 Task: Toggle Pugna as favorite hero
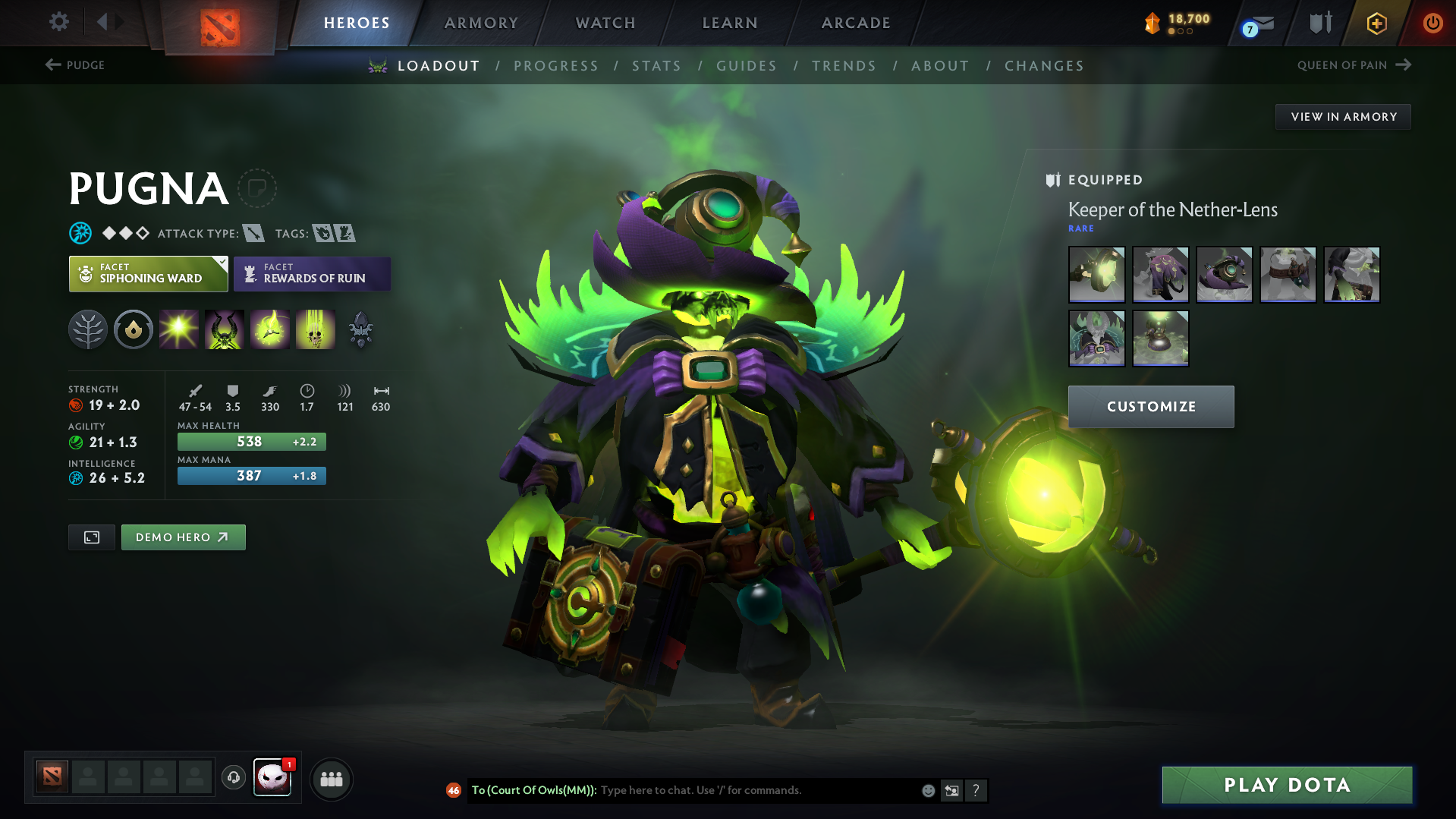[258, 188]
